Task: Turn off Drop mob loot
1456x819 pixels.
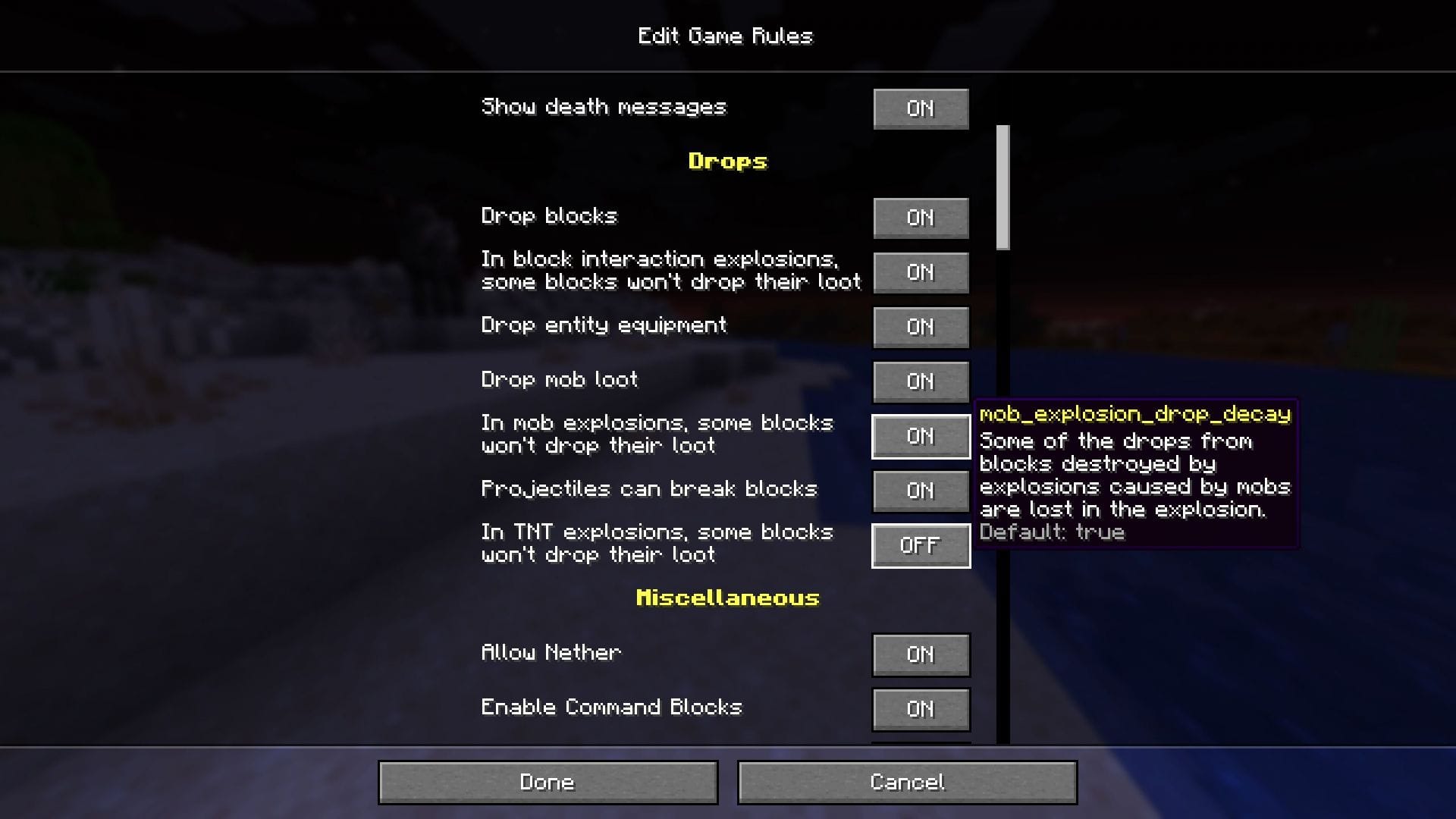Action: point(921,381)
